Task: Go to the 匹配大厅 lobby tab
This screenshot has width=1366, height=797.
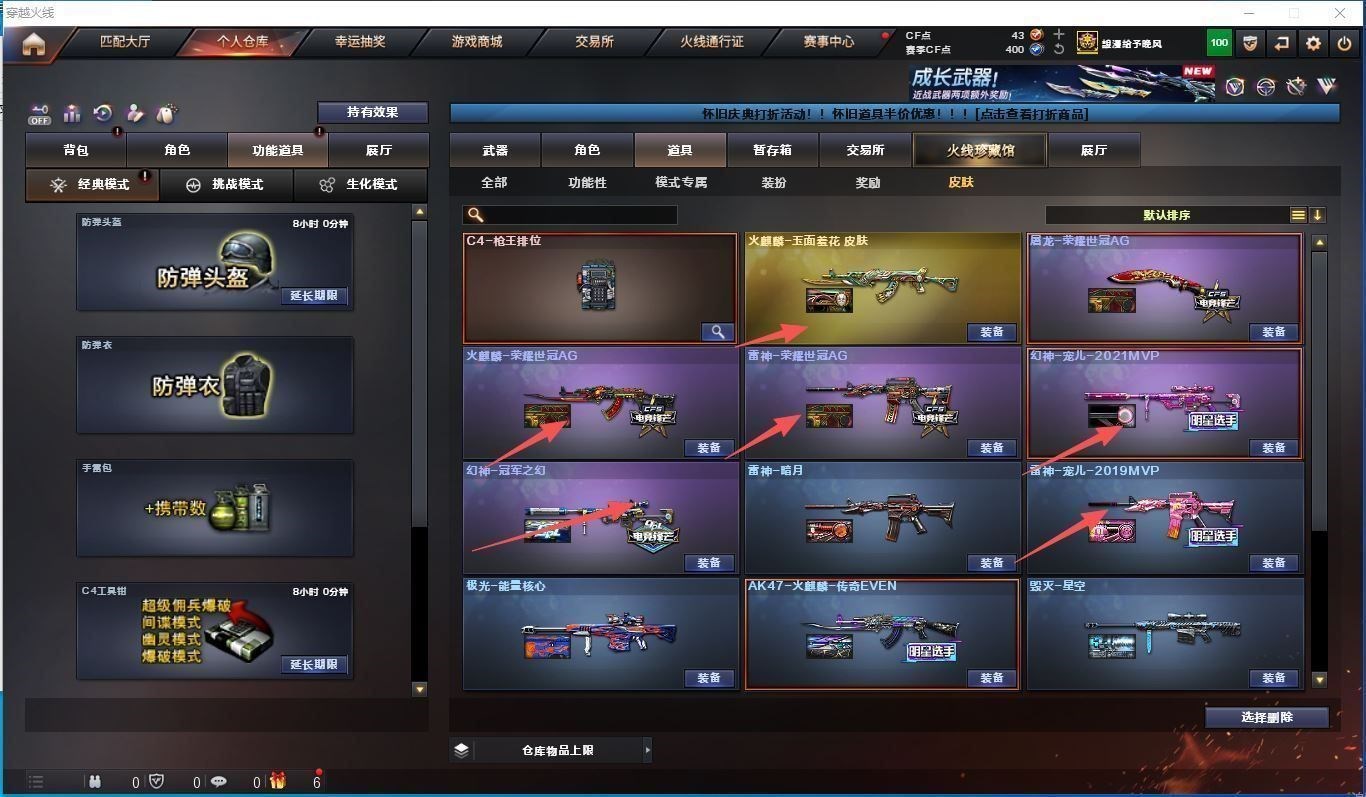Action: (x=124, y=42)
